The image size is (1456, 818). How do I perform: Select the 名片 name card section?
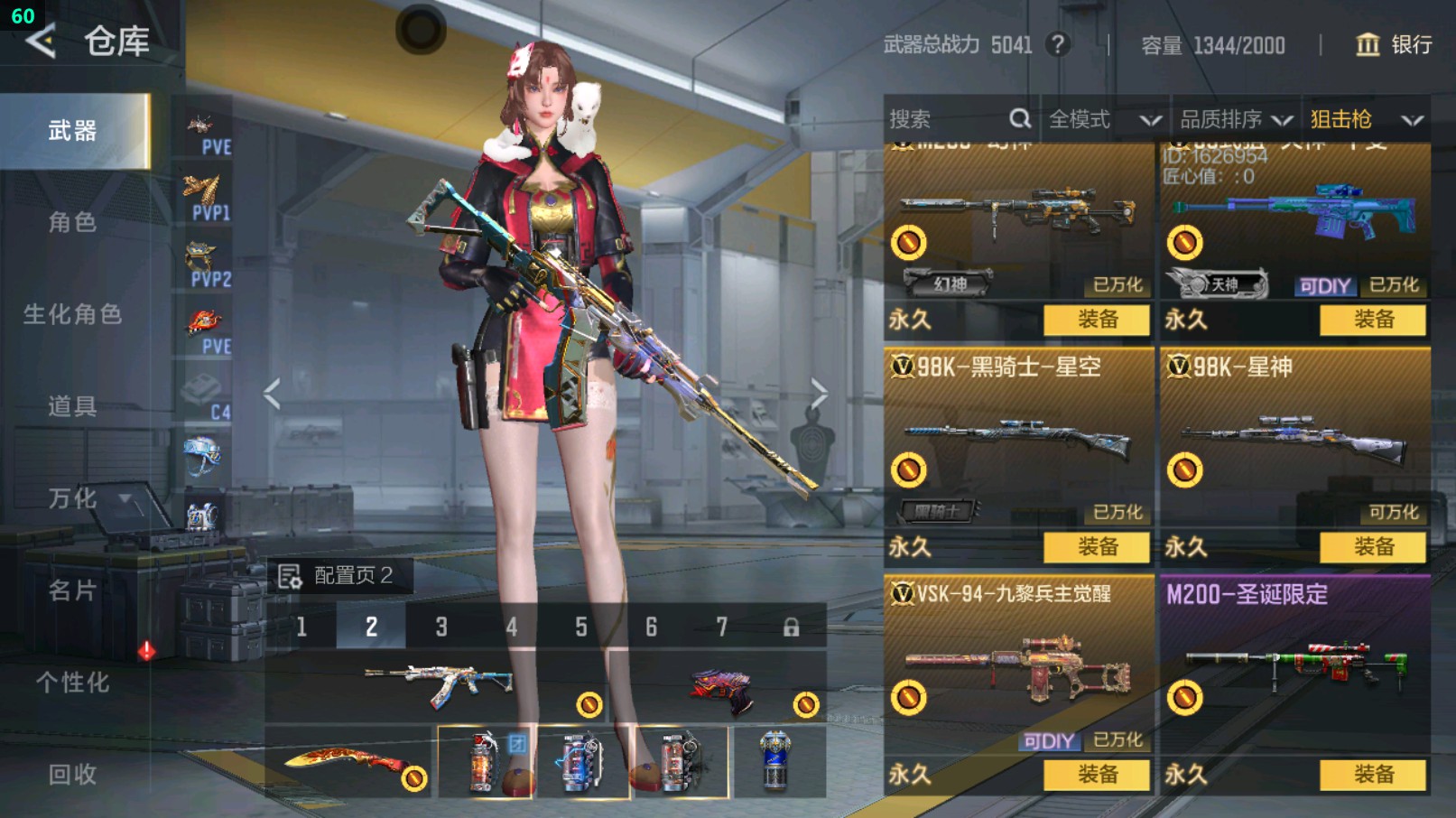click(x=72, y=590)
